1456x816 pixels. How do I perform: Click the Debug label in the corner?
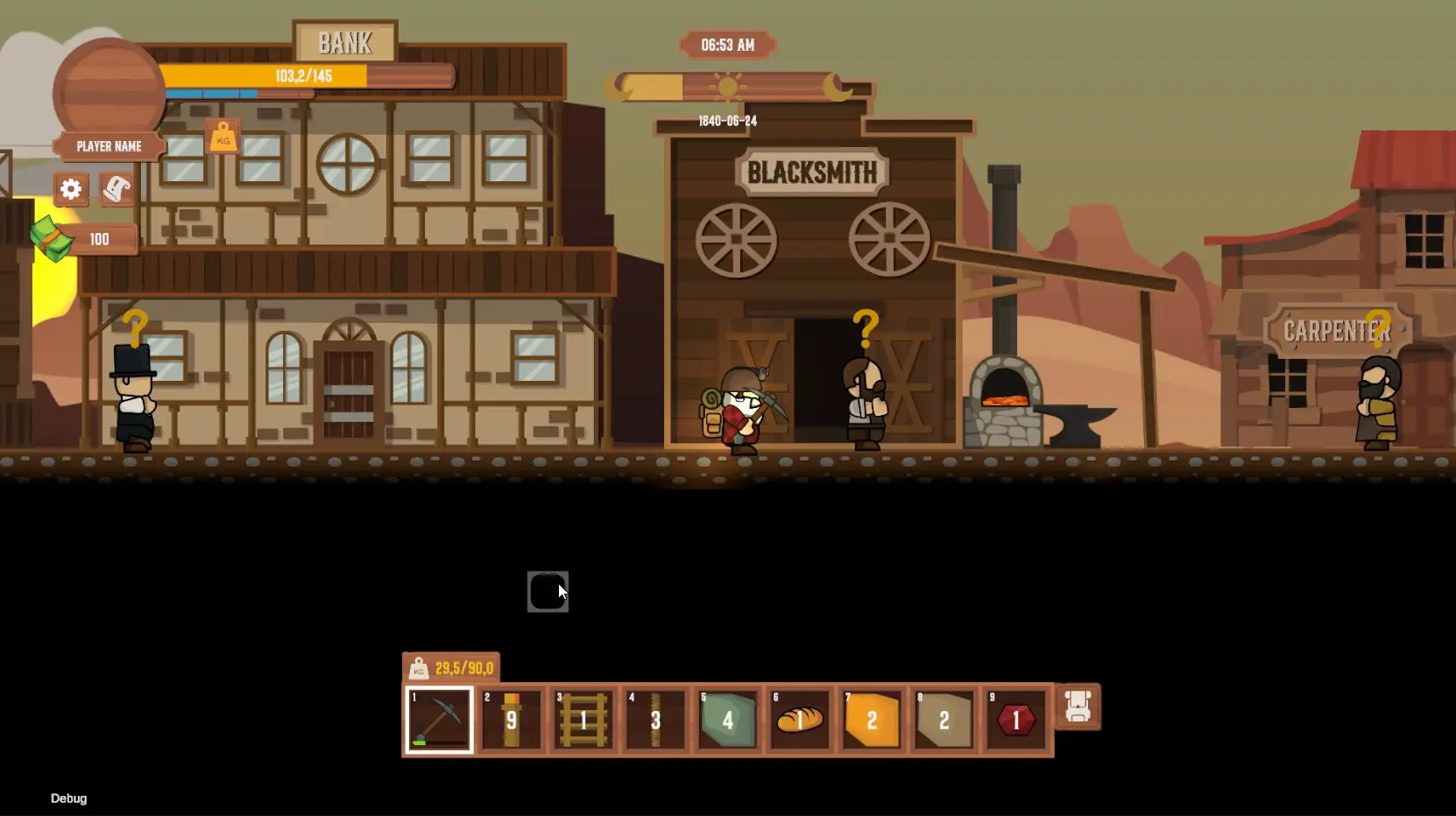67,798
